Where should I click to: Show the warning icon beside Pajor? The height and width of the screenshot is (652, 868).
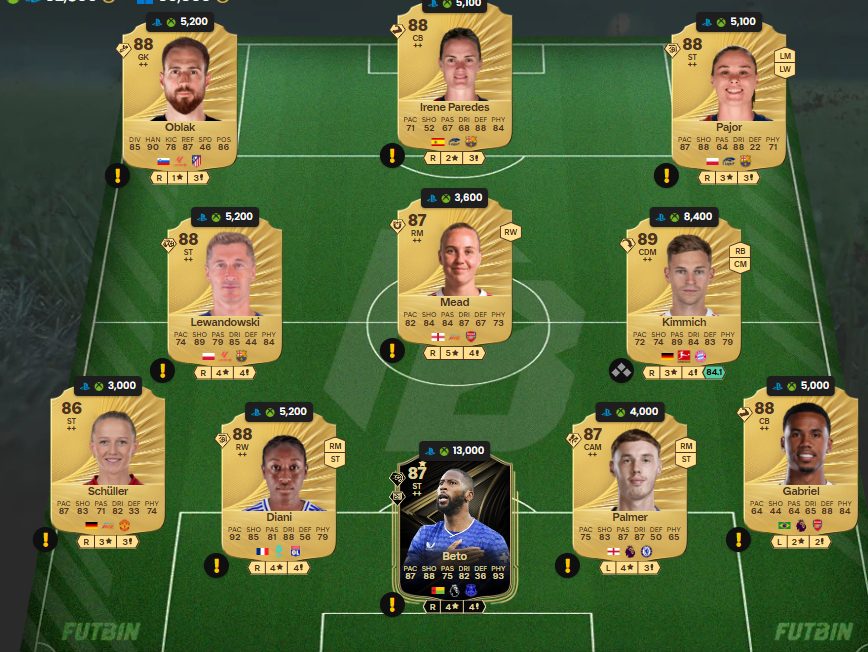(666, 176)
